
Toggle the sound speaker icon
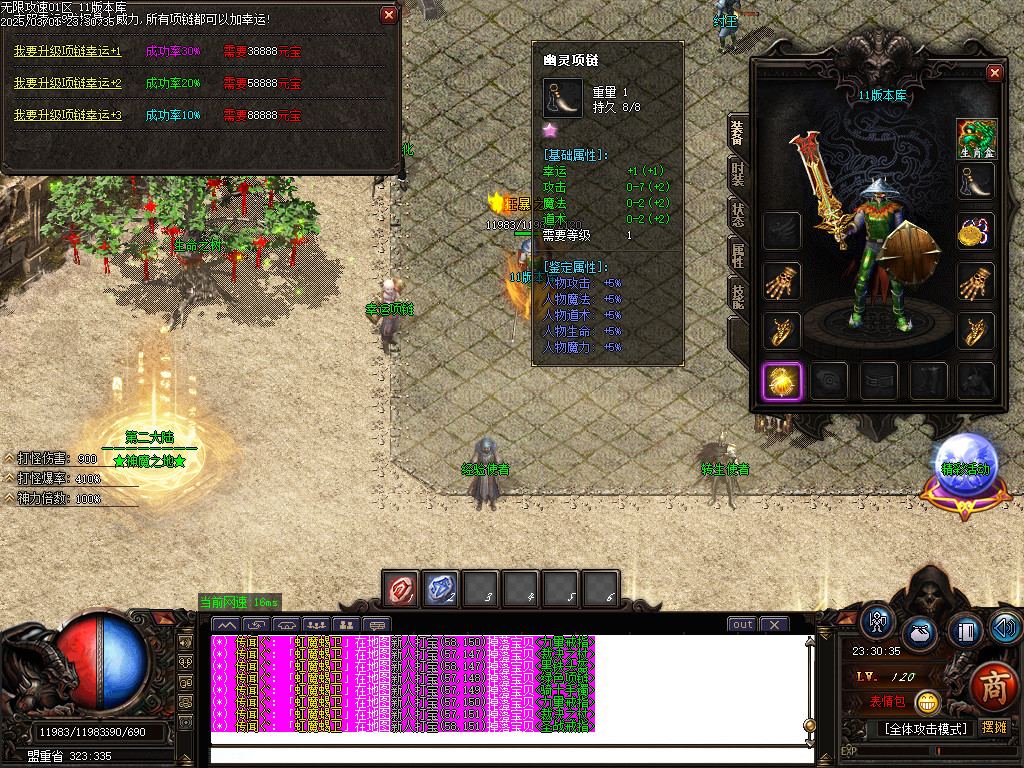(1005, 628)
